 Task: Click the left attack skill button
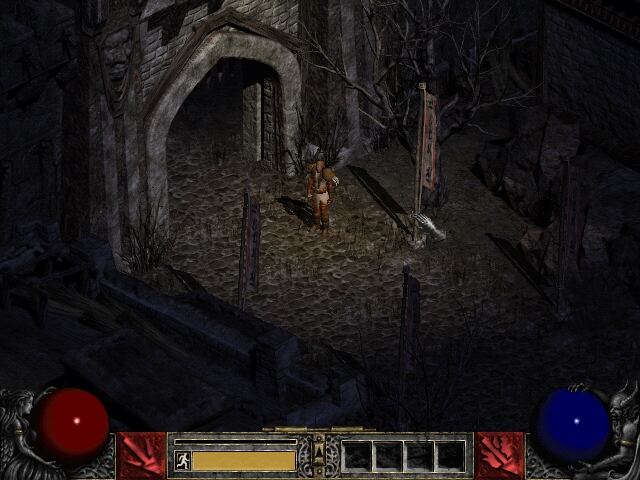(x=141, y=455)
